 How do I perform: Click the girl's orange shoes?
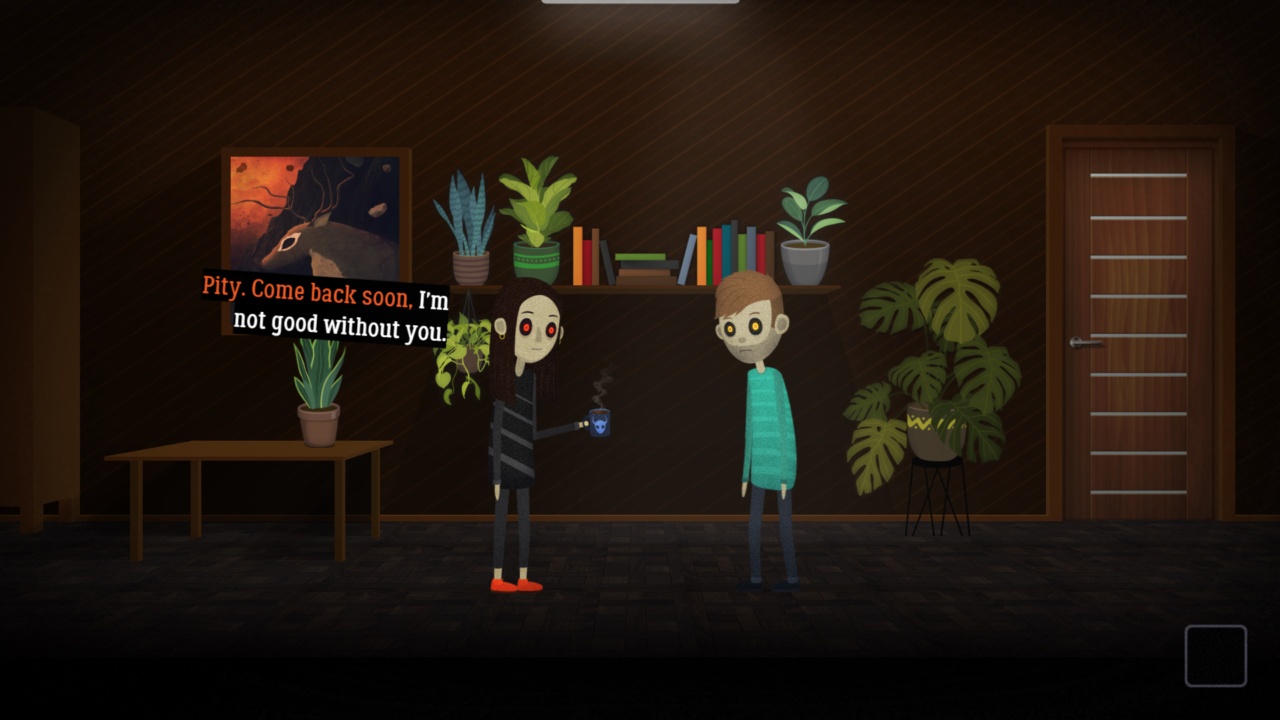pyautogui.click(x=515, y=585)
